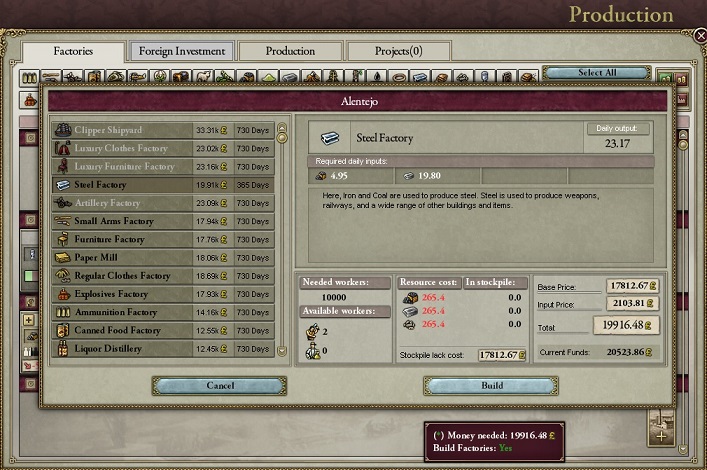Click the Select All button
This screenshot has height=470, width=707.
pos(596,73)
